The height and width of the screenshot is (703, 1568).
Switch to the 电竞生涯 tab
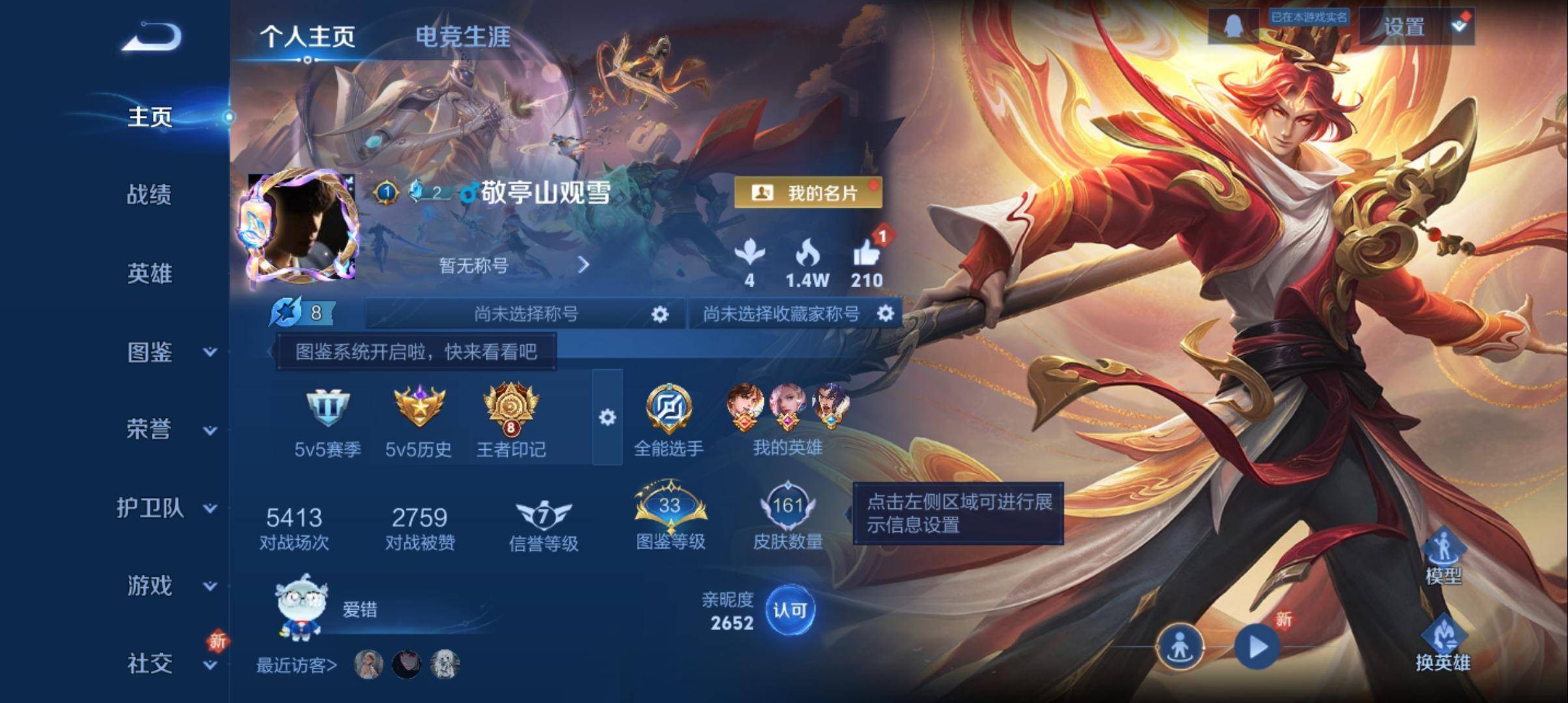click(464, 38)
